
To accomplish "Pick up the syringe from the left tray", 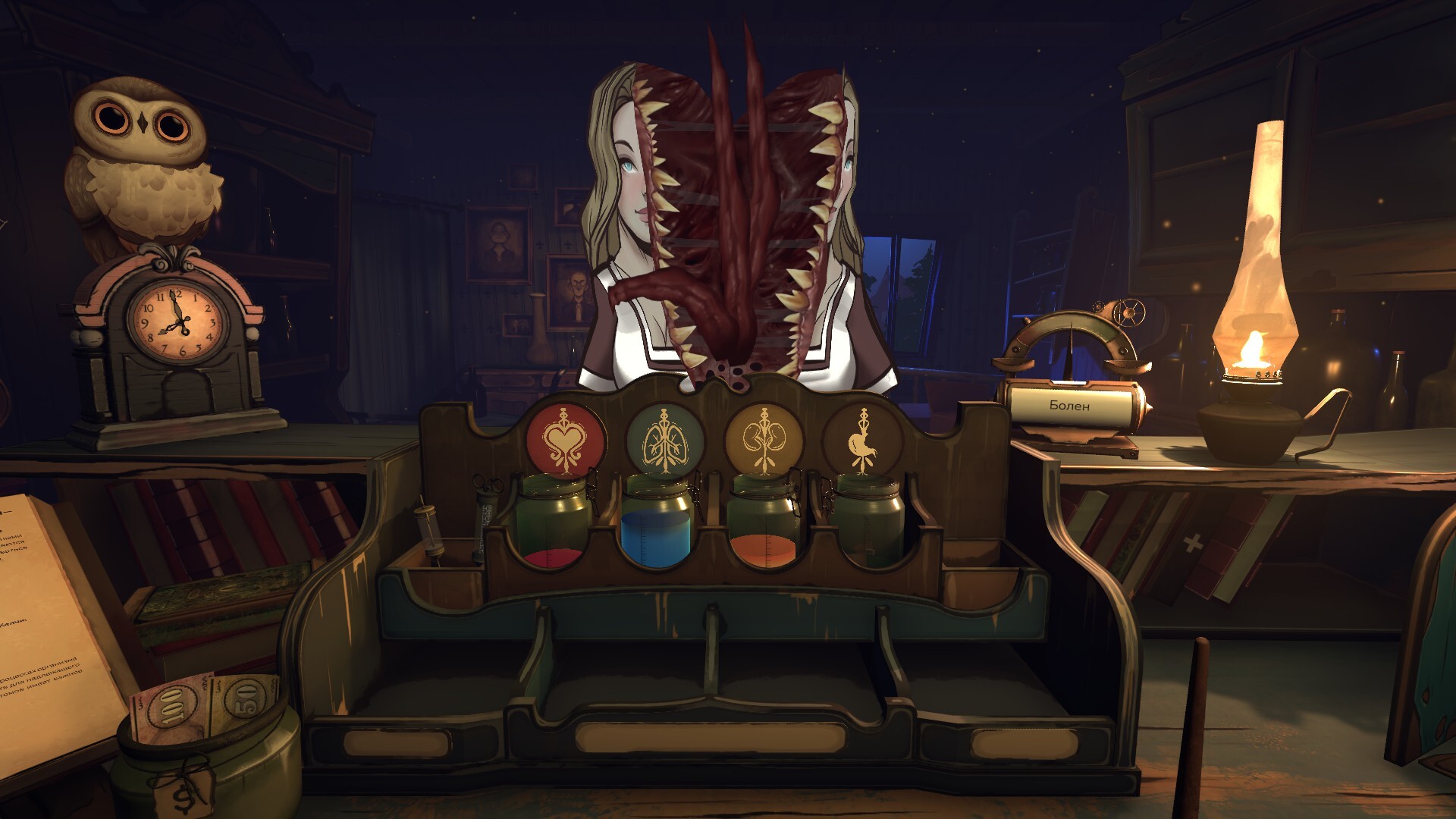I will [x=431, y=531].
